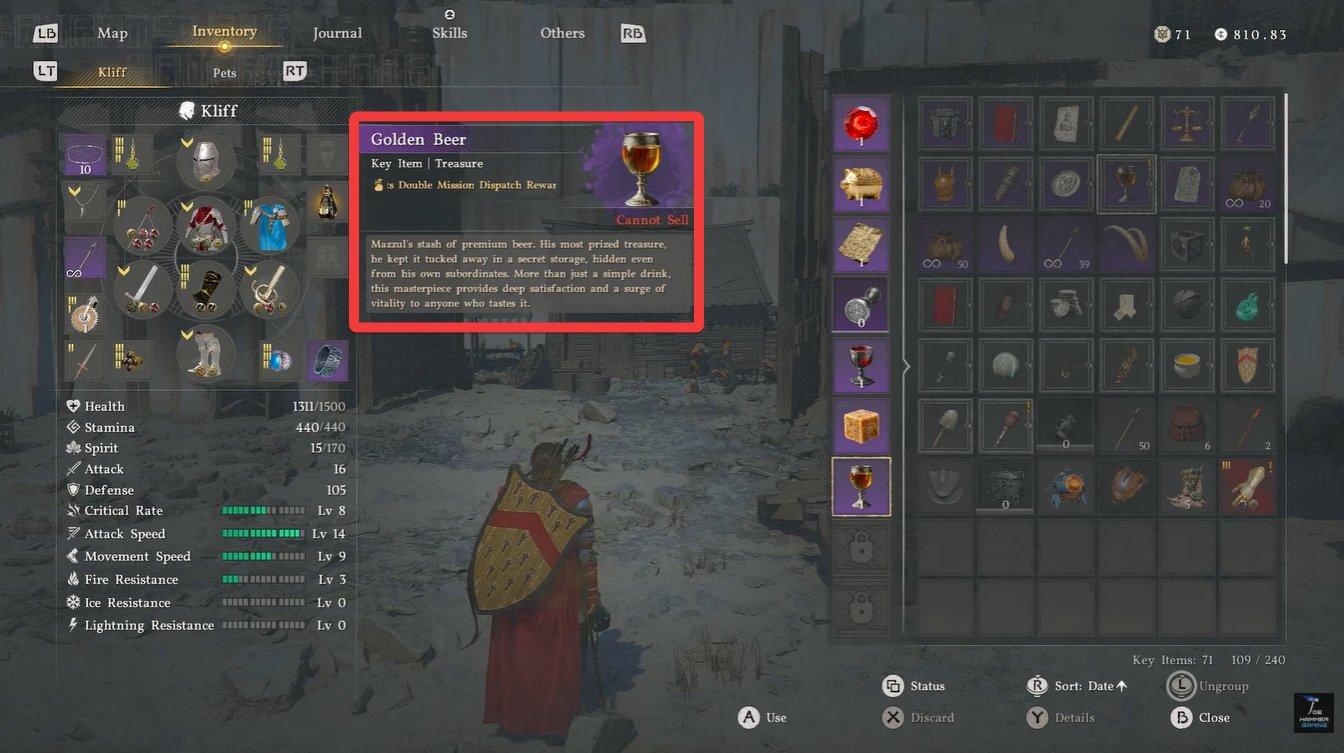The height and width of the screenshot is (753, 1344).
Task: Select the diving helmet item
Action: click(x=1065, y=485)
